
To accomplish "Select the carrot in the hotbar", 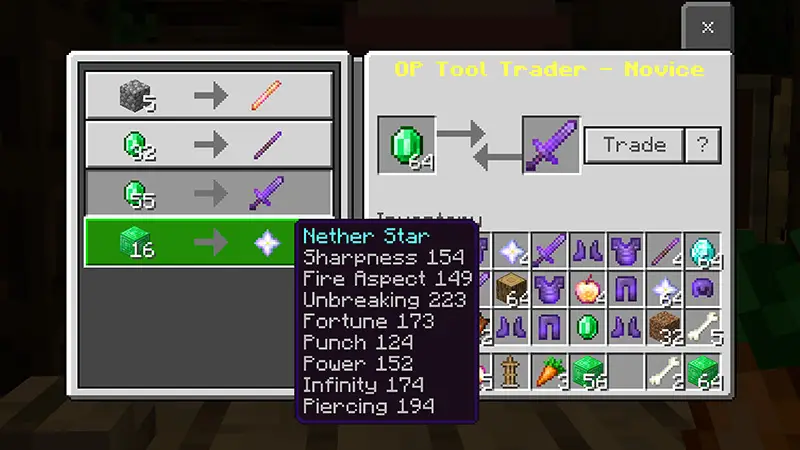I will click(x=549, y=371).
